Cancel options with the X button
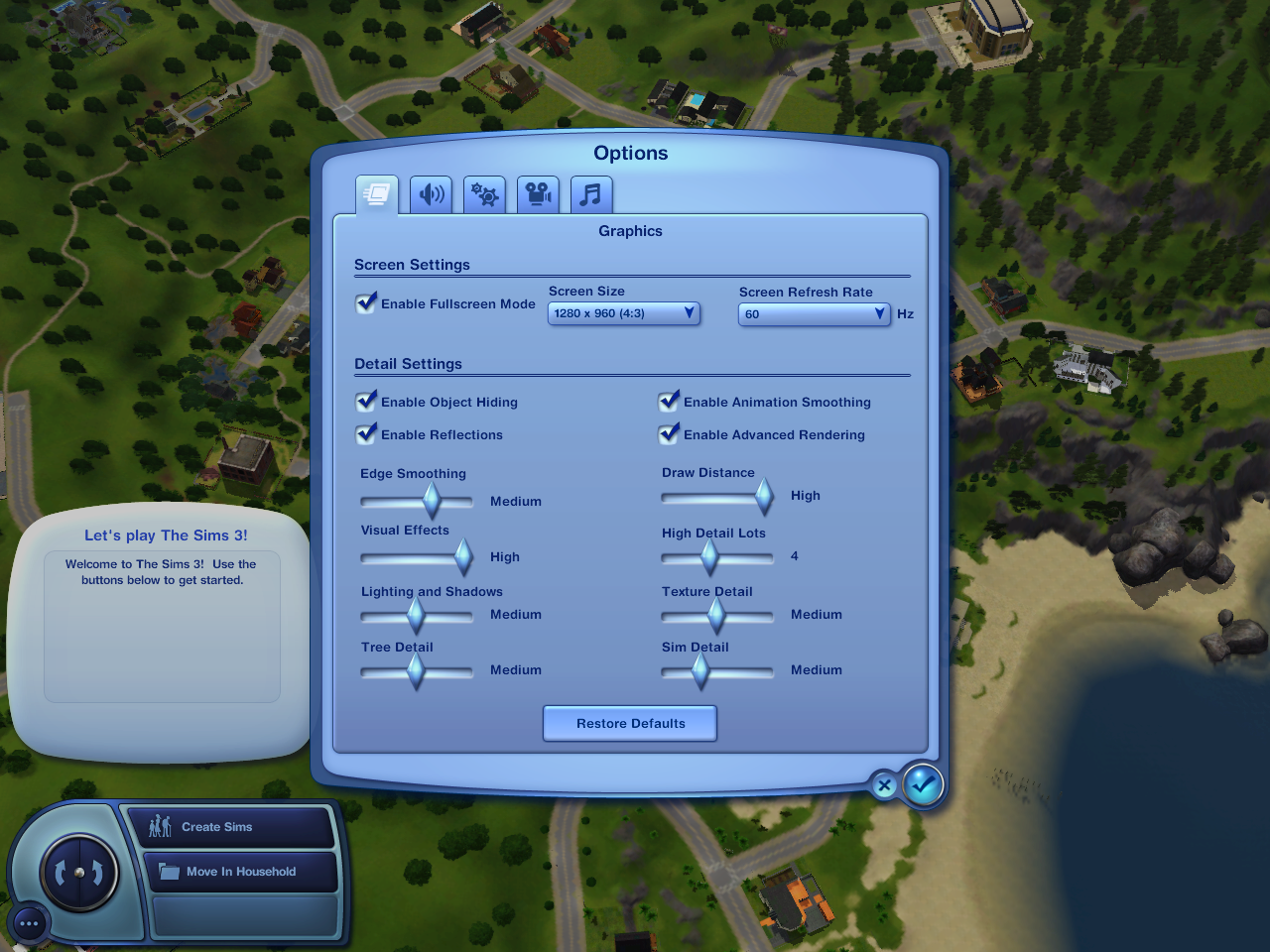This screenshot has height=952, width=1270. click(x=884, y=786)
